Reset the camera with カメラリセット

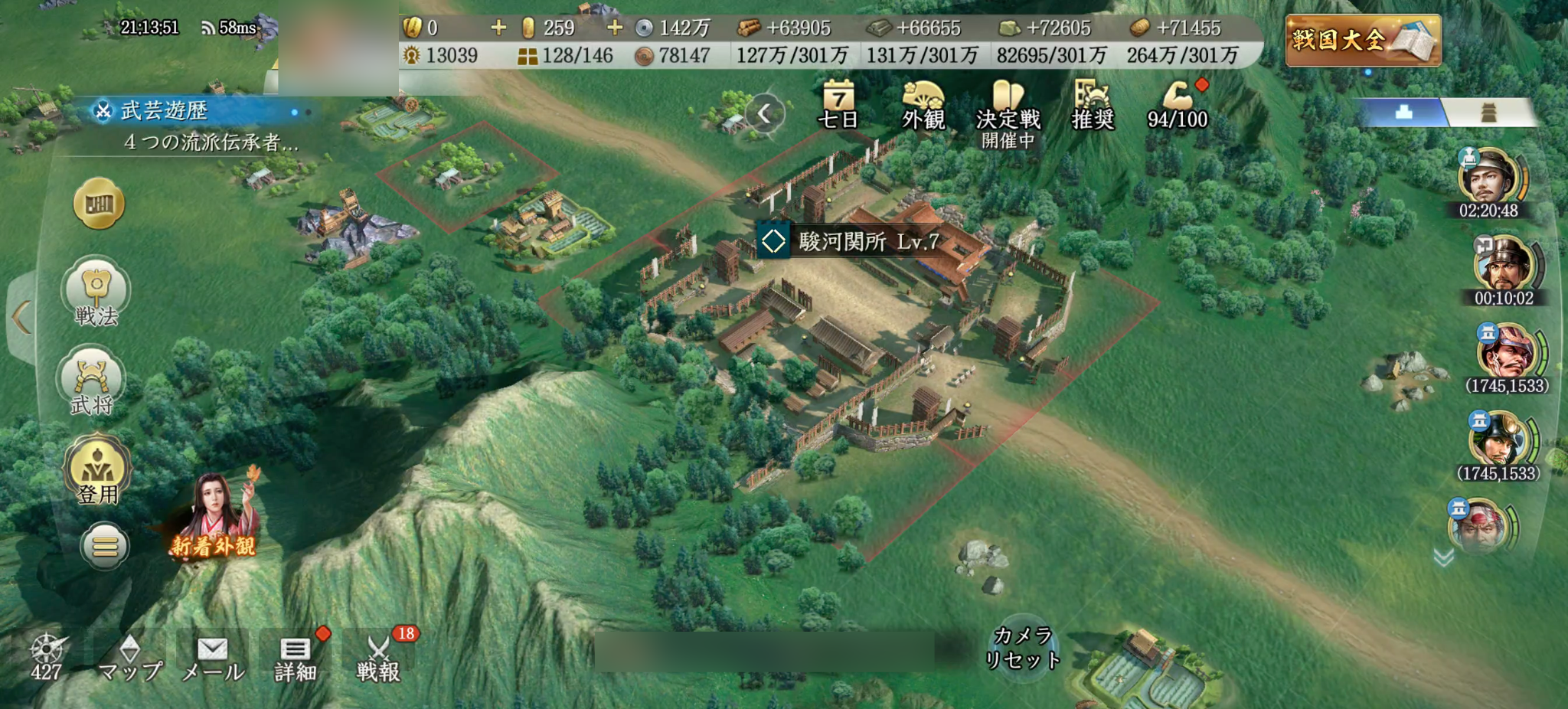point(1022,648)
